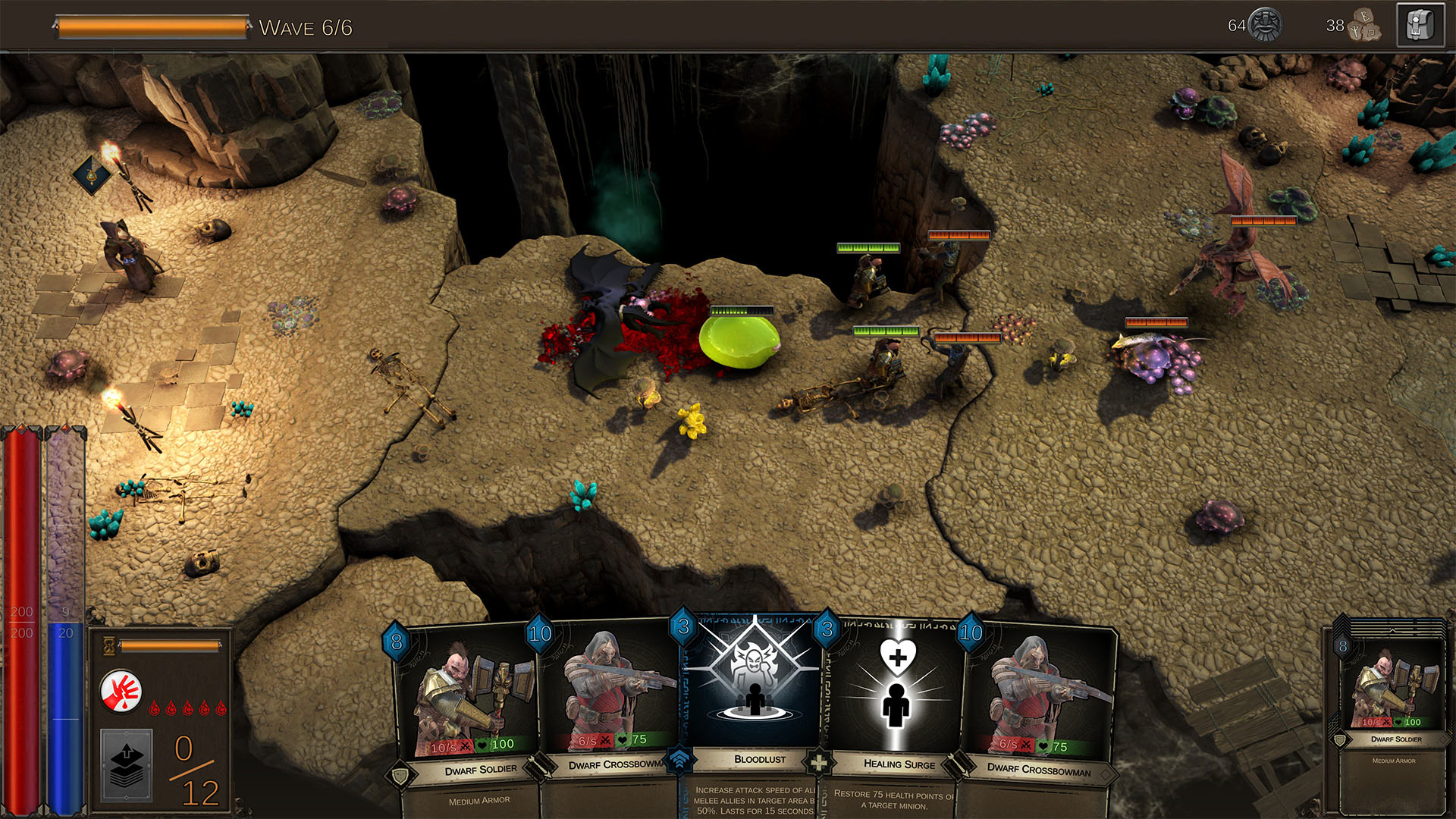
Task: Open the backpack inventory button
Action: click(1420, 27)
